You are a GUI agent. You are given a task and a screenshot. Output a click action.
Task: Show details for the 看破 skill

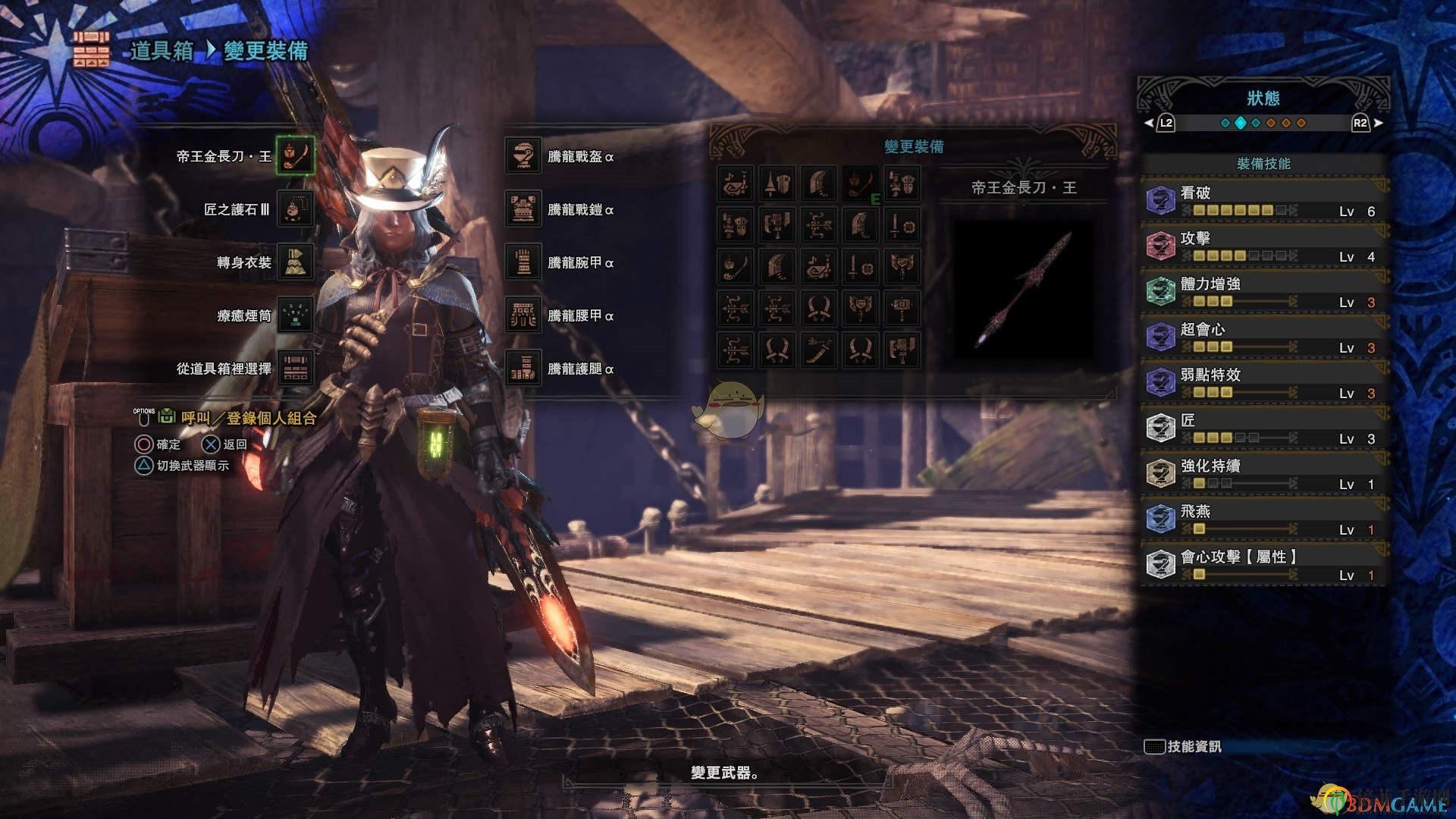tap(1263, 201)
